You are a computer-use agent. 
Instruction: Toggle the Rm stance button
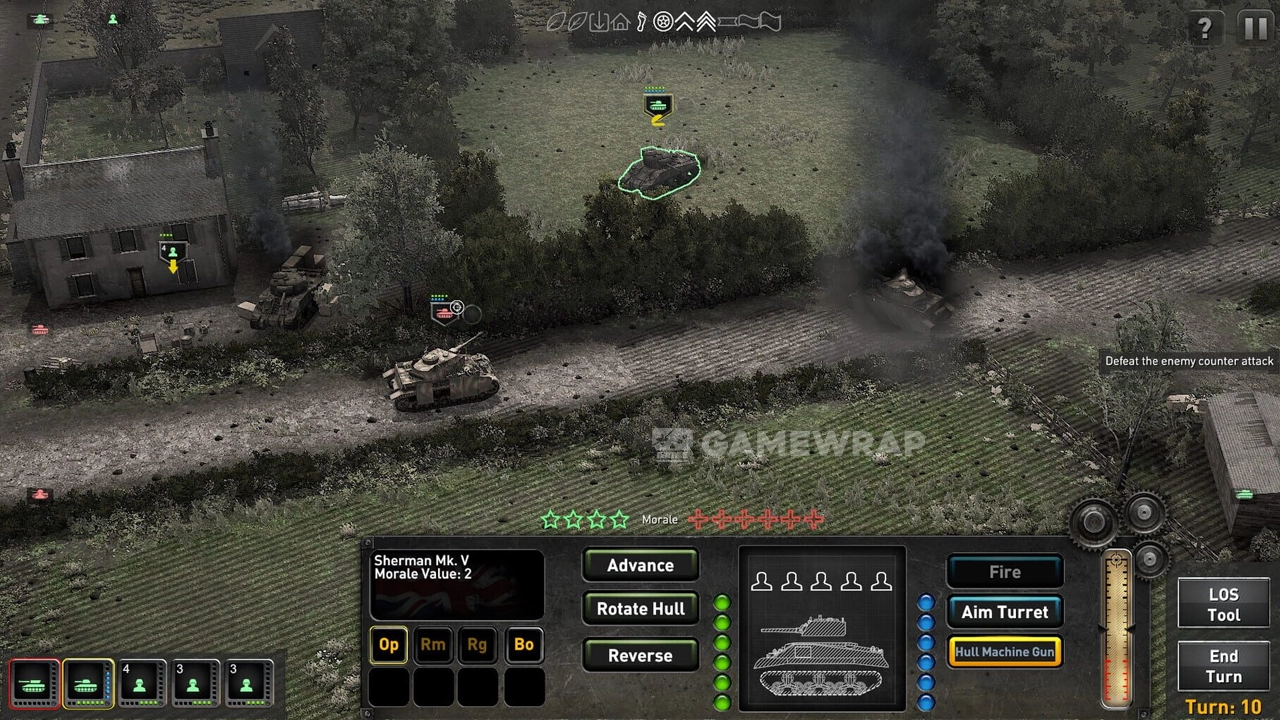click(x=433, y=645)
